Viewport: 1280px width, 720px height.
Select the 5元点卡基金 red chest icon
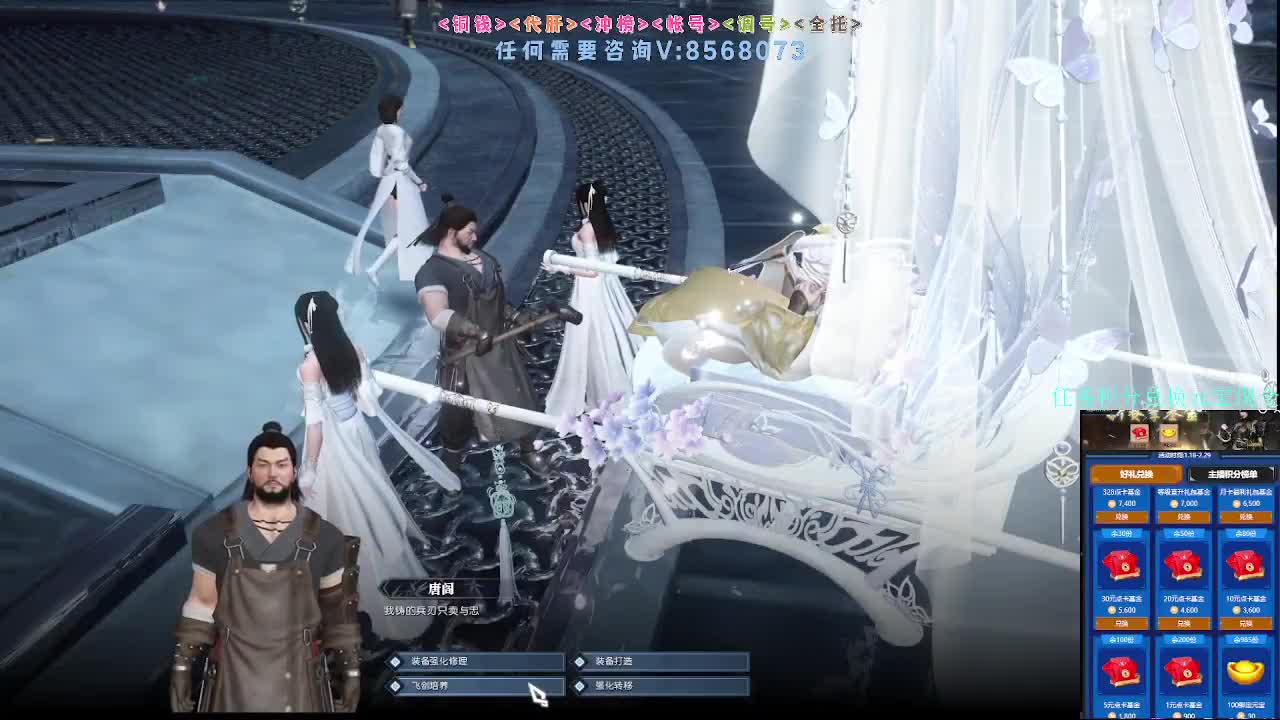tap(1122, 670)
